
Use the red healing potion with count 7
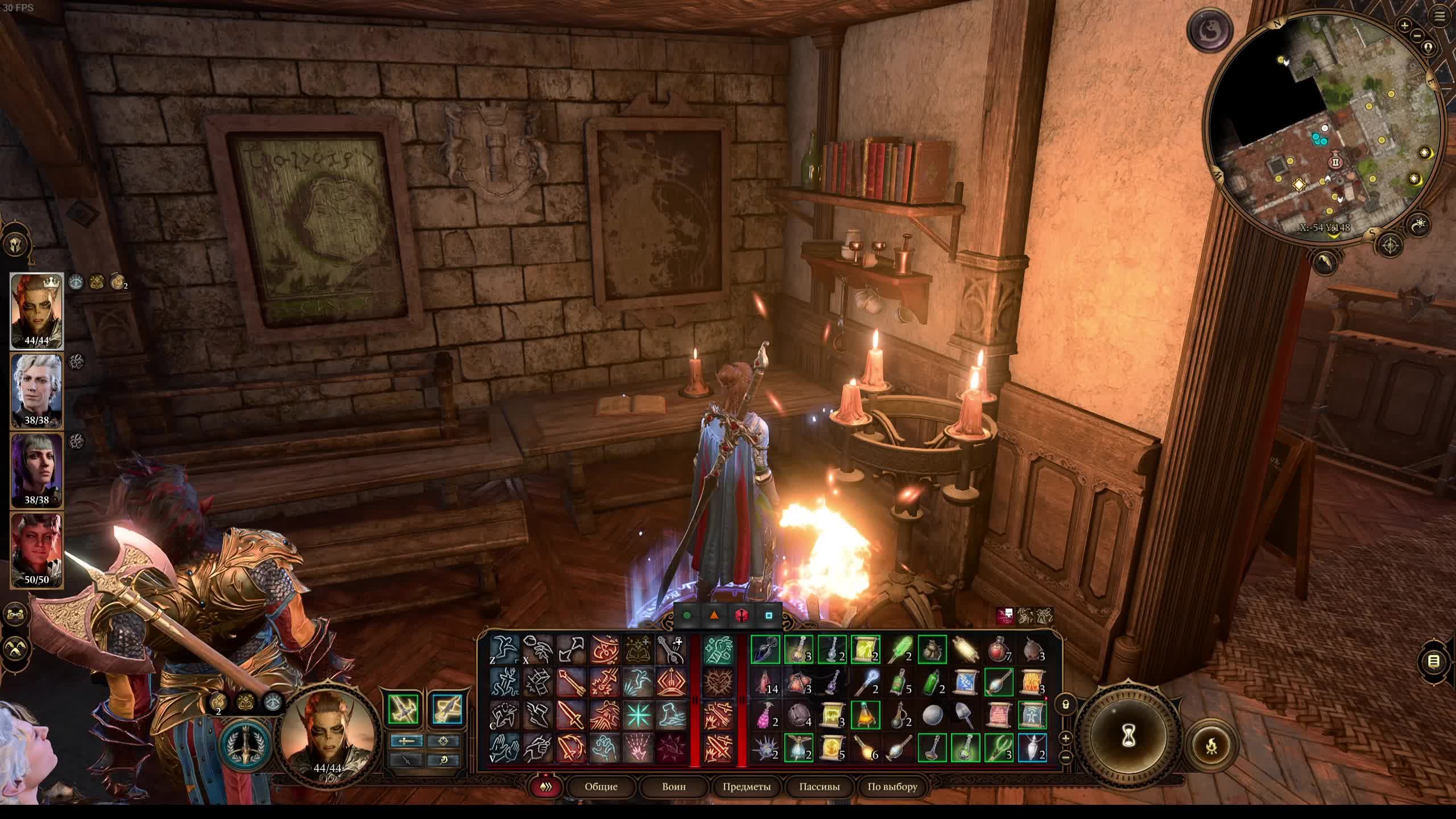click(x=999, y=650)
